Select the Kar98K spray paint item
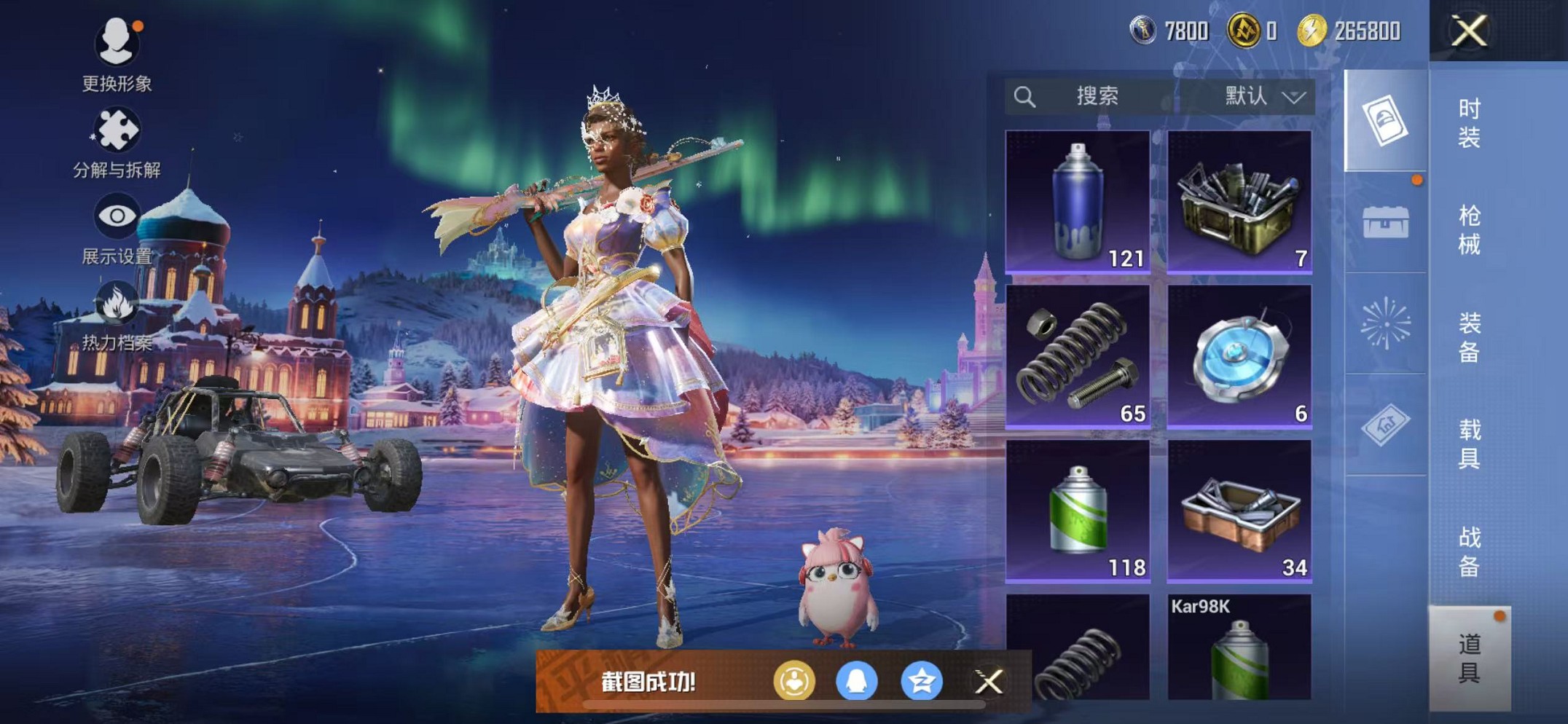Viewport: 1568px width, 724px height. (x=1239, y=647)
